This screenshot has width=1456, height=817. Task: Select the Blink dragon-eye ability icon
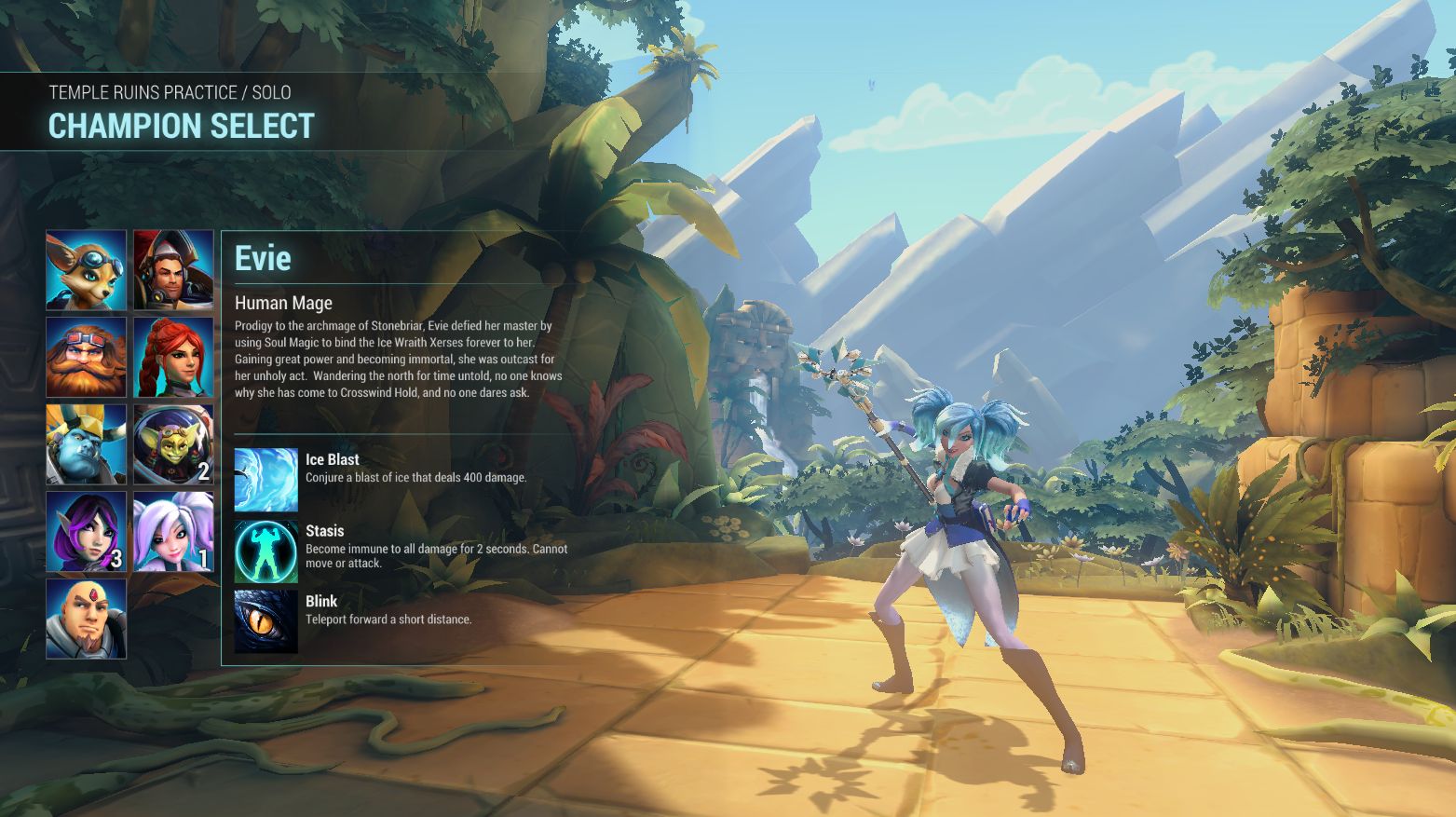tap(266, 621)
